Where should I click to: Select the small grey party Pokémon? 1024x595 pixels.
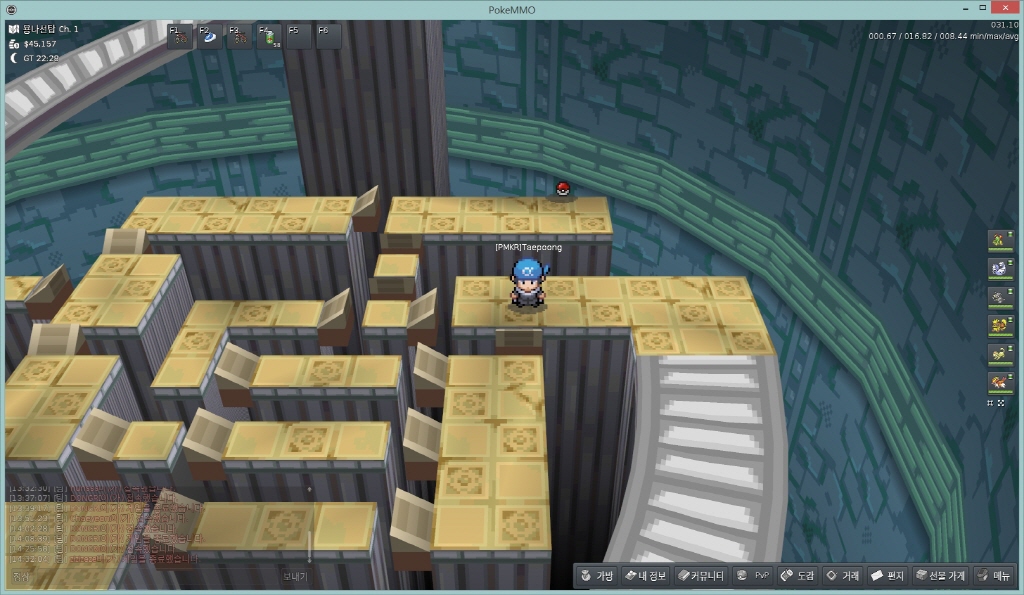tap(997, 295)
